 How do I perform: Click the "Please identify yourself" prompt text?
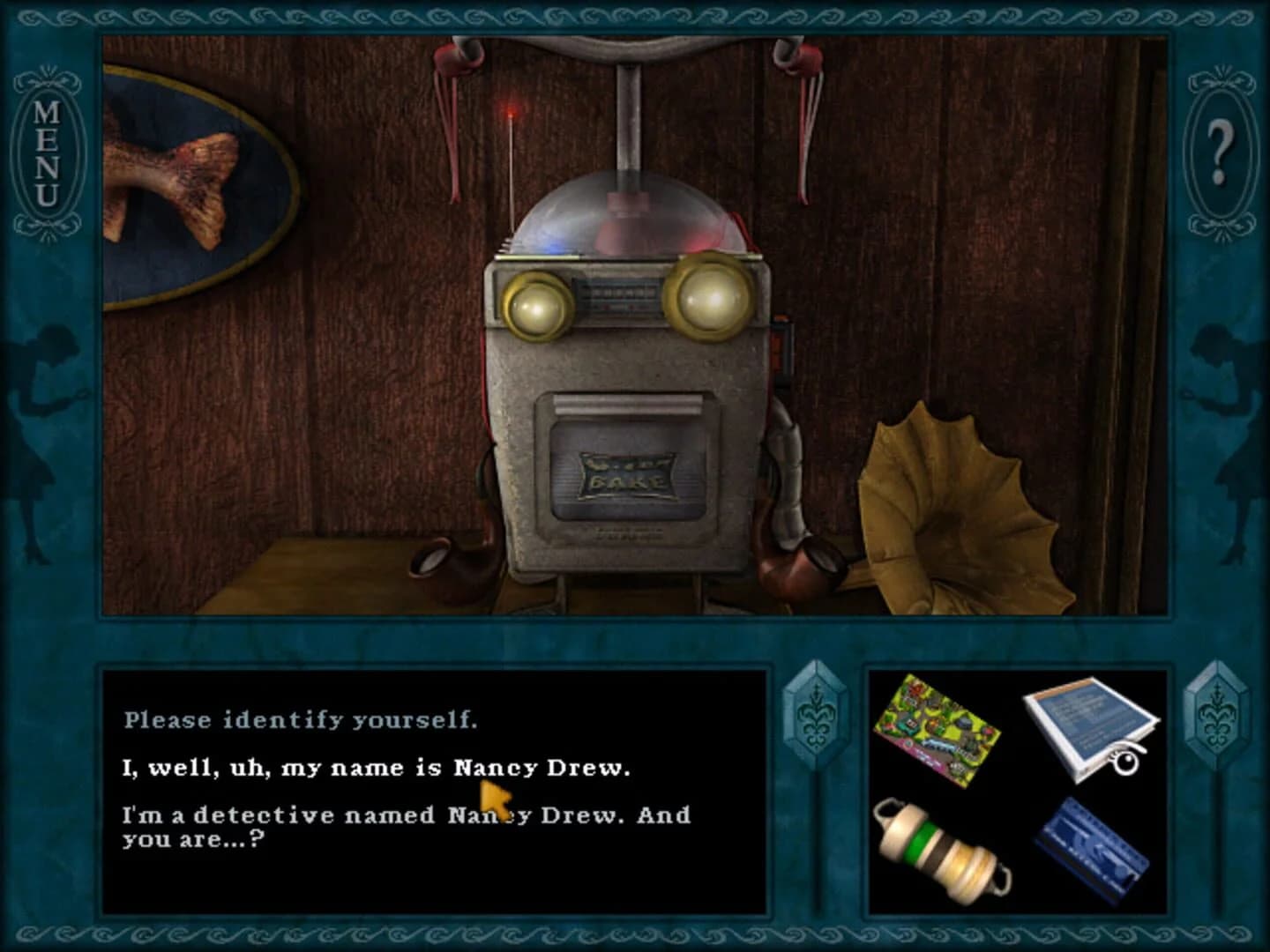pyautogui.click(x=300, y=718)
